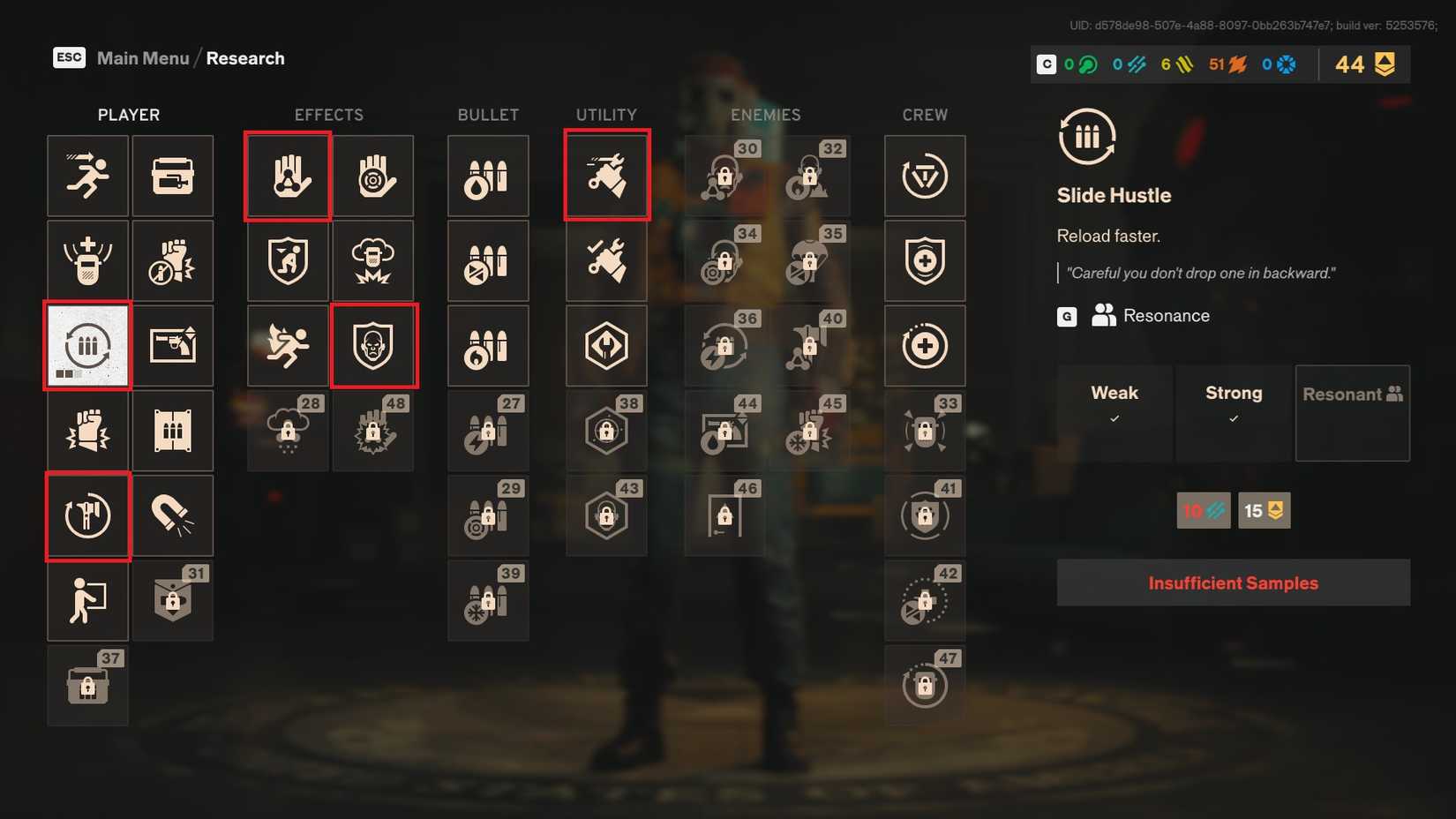Open Main Menu via the breadcrumb
1456x819 pixels.
click(143, 57)
